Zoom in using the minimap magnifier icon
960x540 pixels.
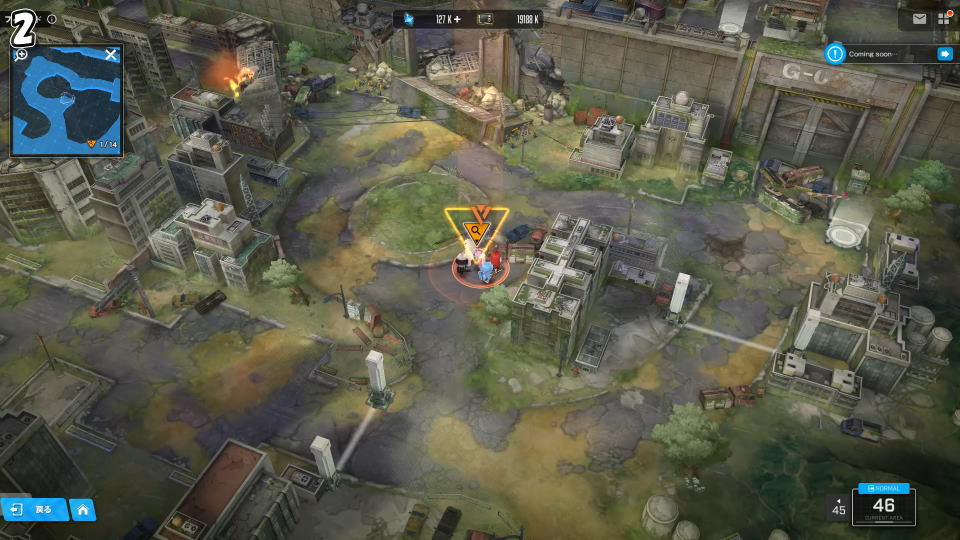click(21, 54)
